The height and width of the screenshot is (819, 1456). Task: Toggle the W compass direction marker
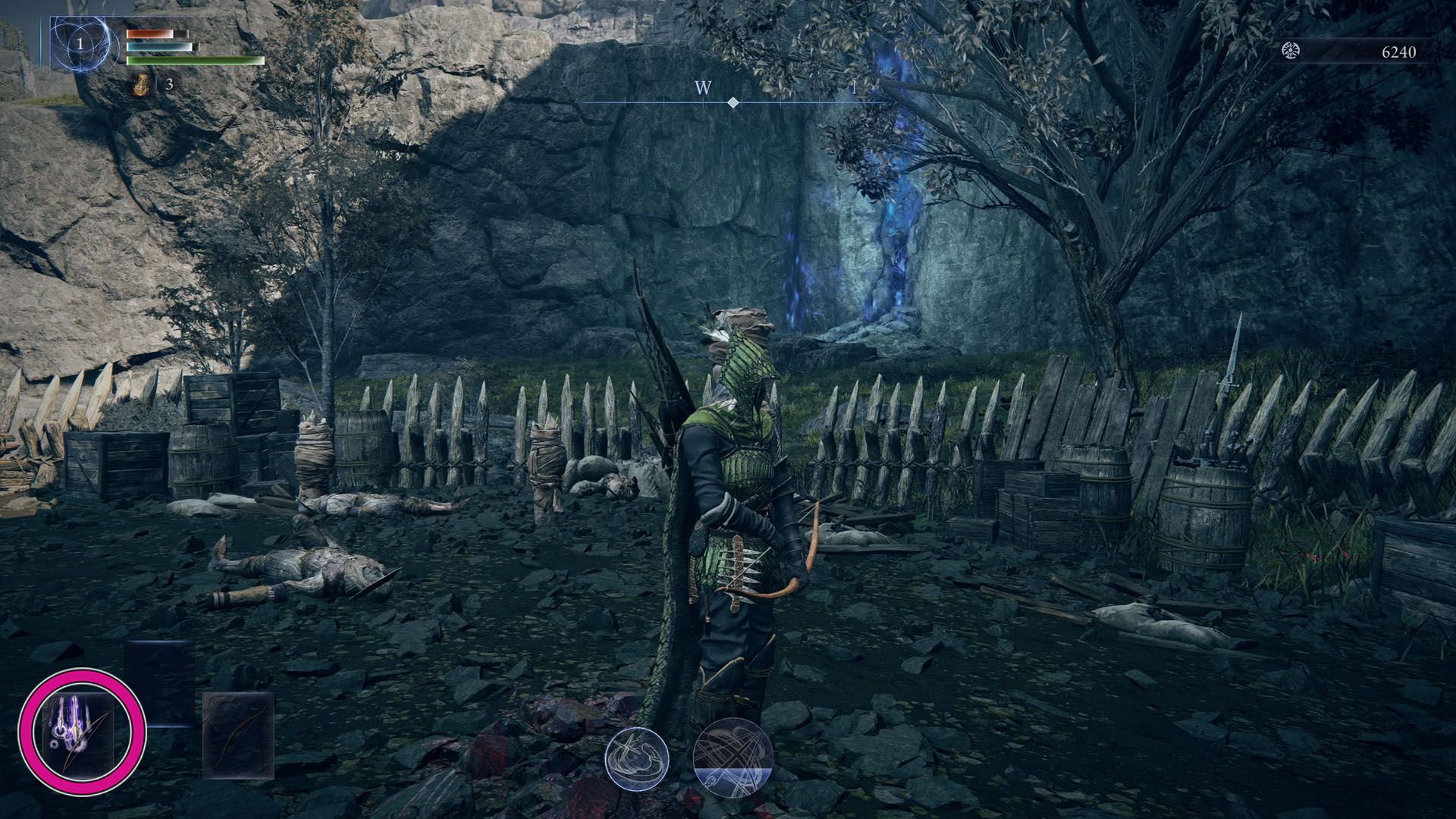tap(701, 89)
